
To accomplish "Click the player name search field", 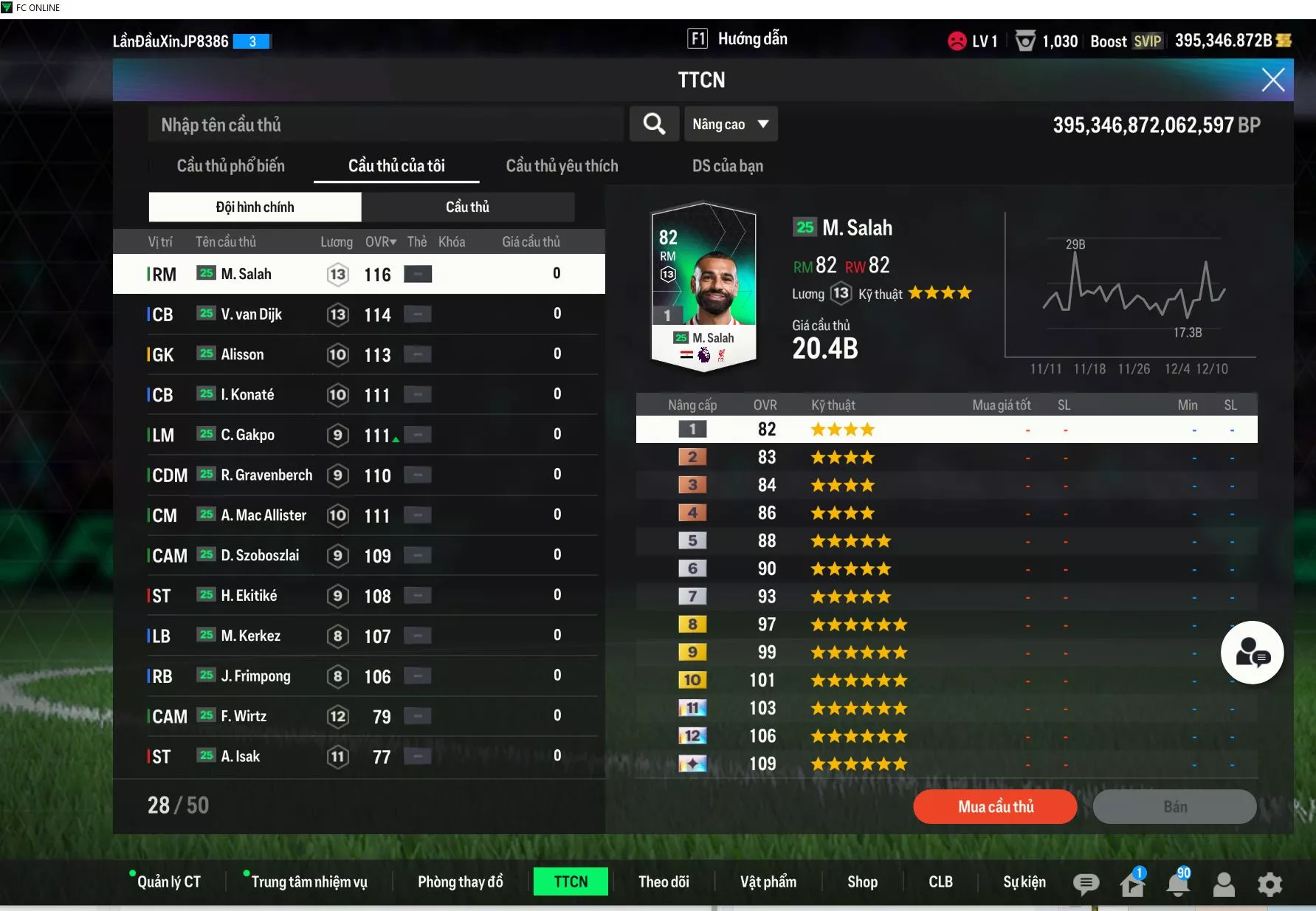I will point(385,125).
